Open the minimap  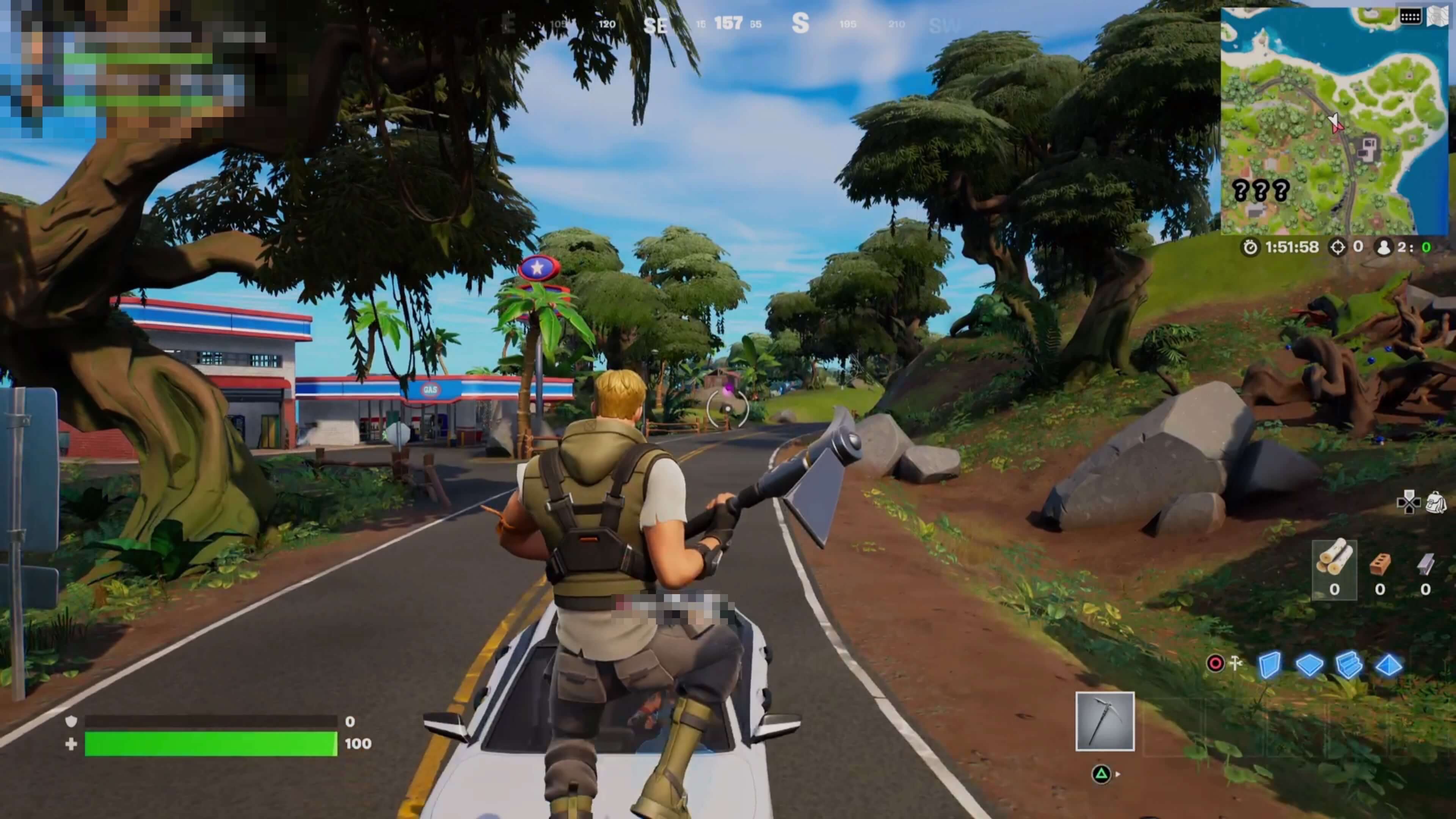pyautogui.click(x=1334, y=121)
